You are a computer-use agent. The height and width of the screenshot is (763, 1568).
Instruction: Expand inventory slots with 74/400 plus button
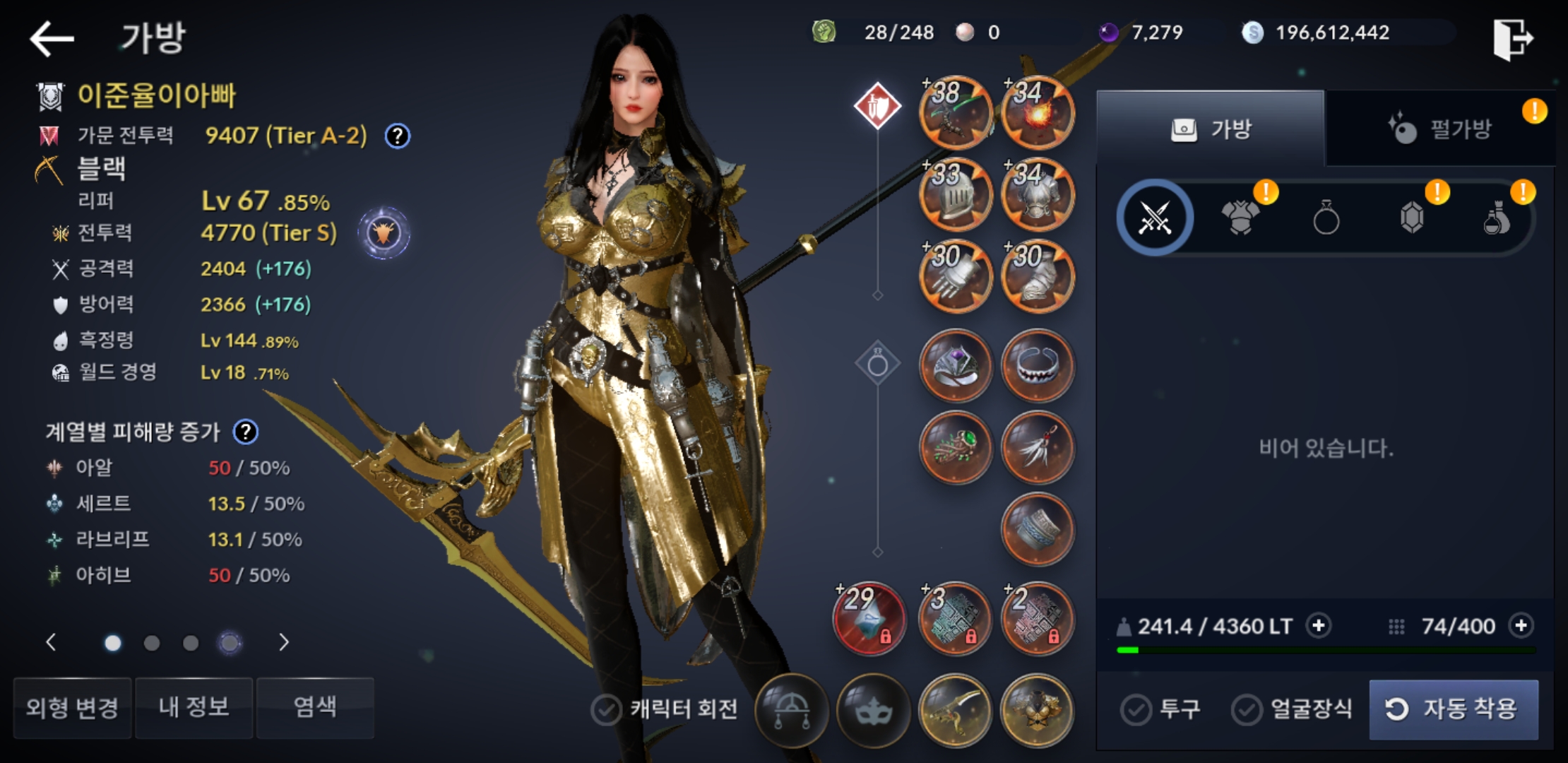tap(1521, 626)
